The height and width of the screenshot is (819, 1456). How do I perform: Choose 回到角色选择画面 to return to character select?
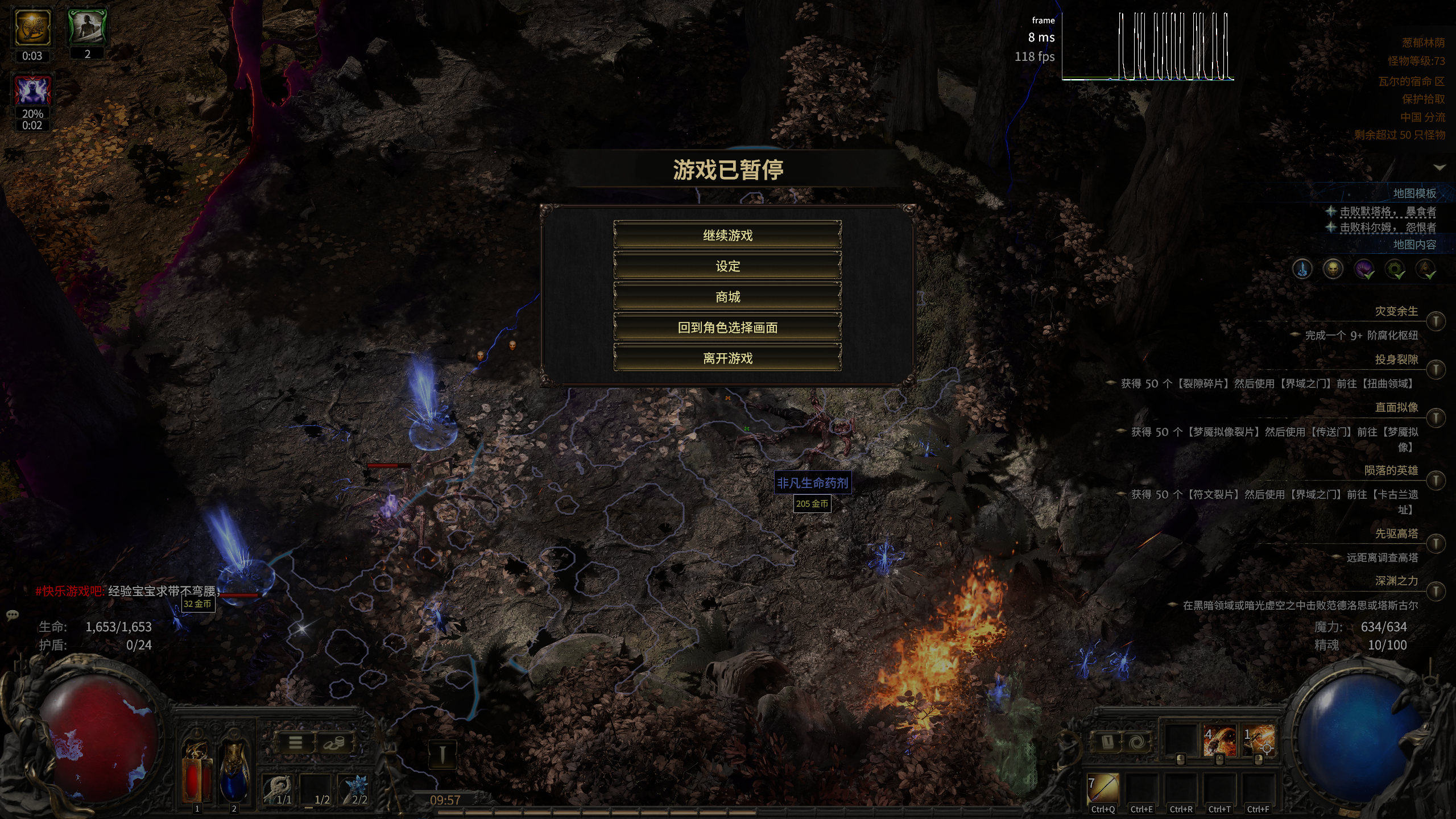click(727, 328)
